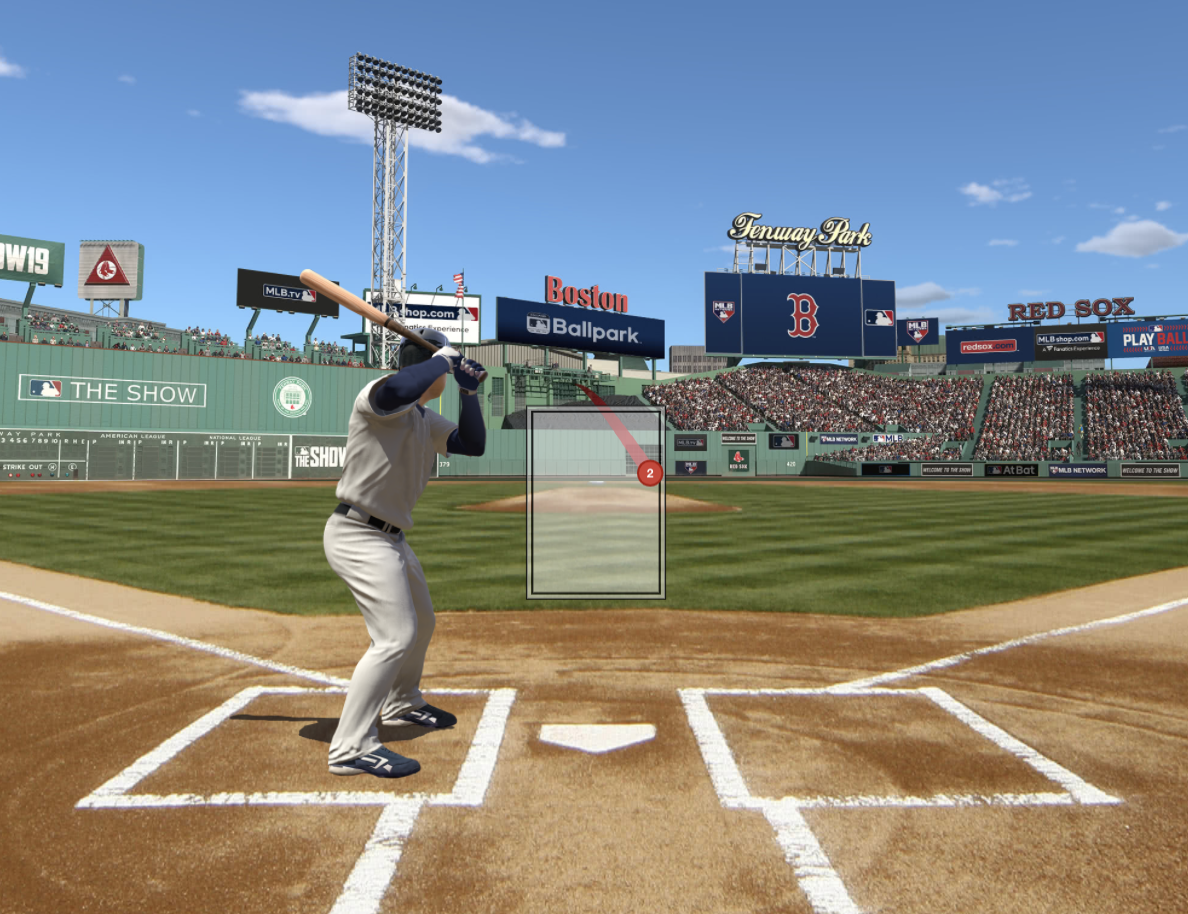1188x914 pixels.
Task: Select the red pitch marker numbered 2
Action: [x=650, y=473]
